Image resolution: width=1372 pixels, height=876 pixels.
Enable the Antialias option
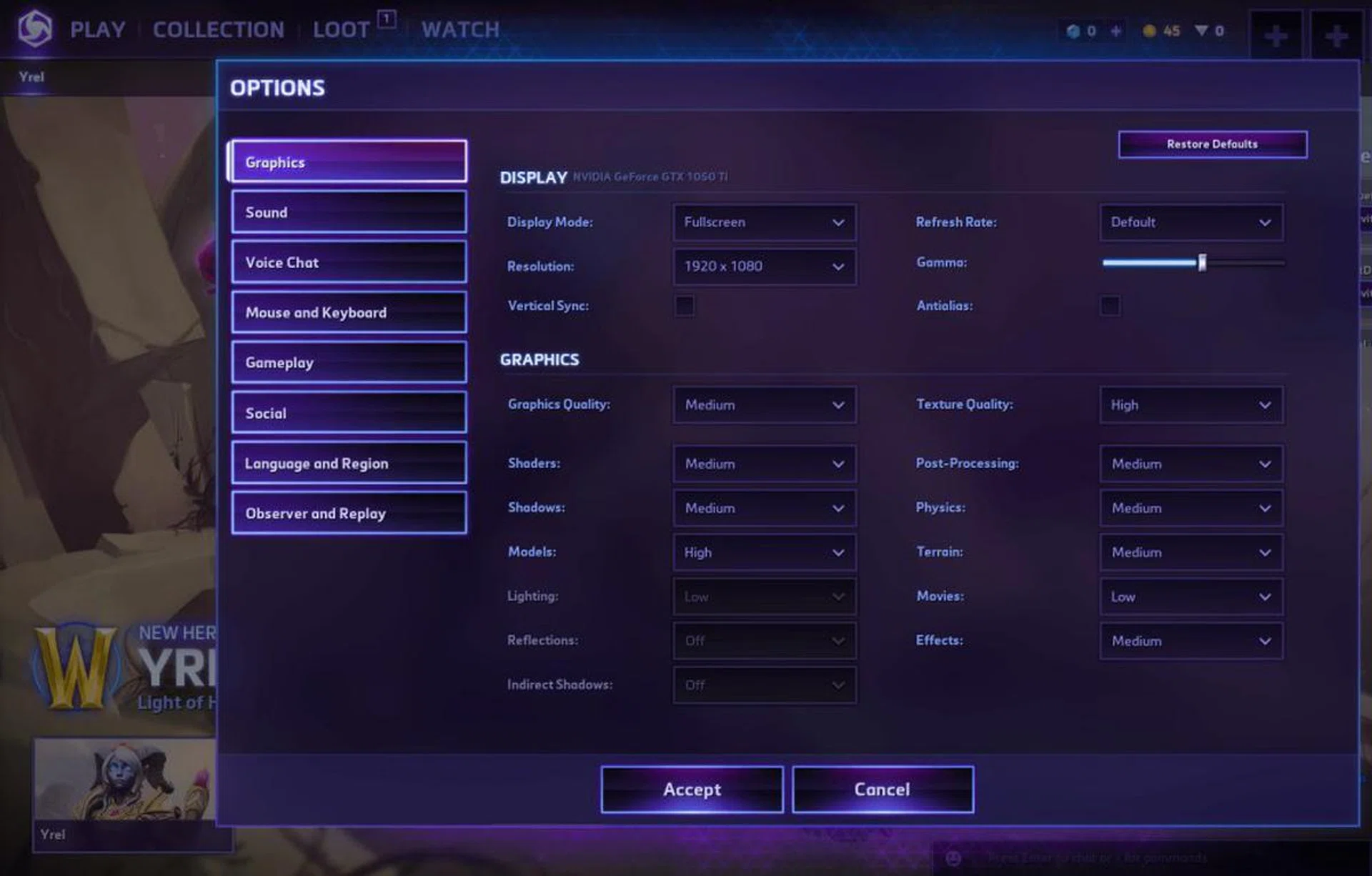pos(1110,306)
